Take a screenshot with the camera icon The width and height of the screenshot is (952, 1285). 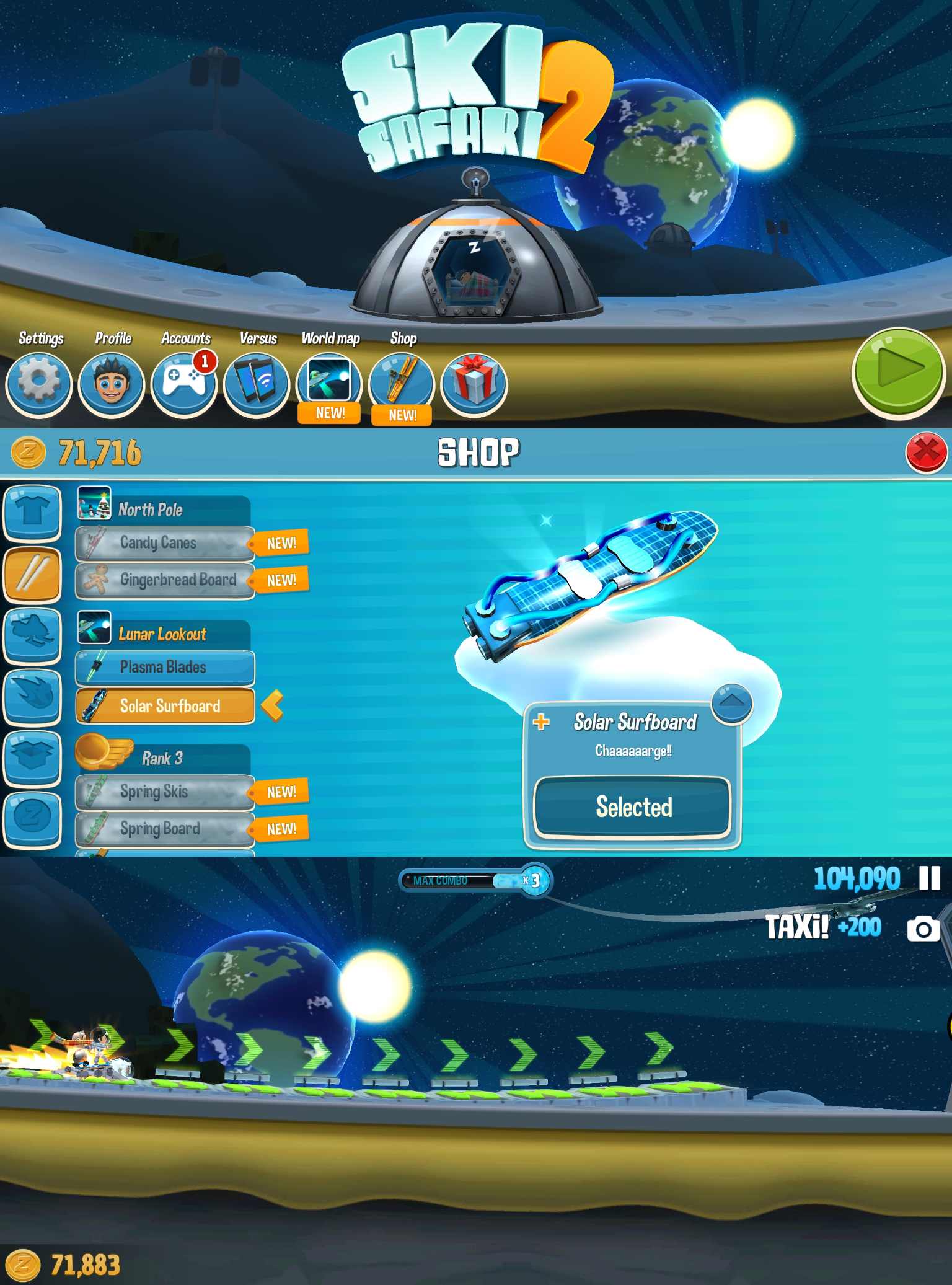923,929
